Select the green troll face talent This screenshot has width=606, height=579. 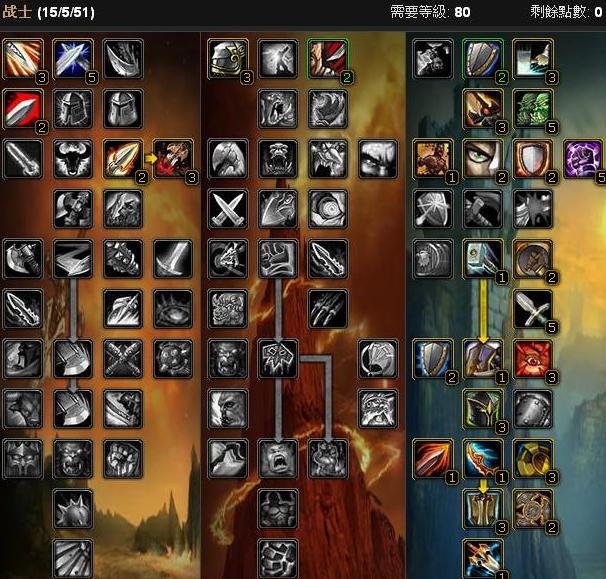click(x=532, y=108)
